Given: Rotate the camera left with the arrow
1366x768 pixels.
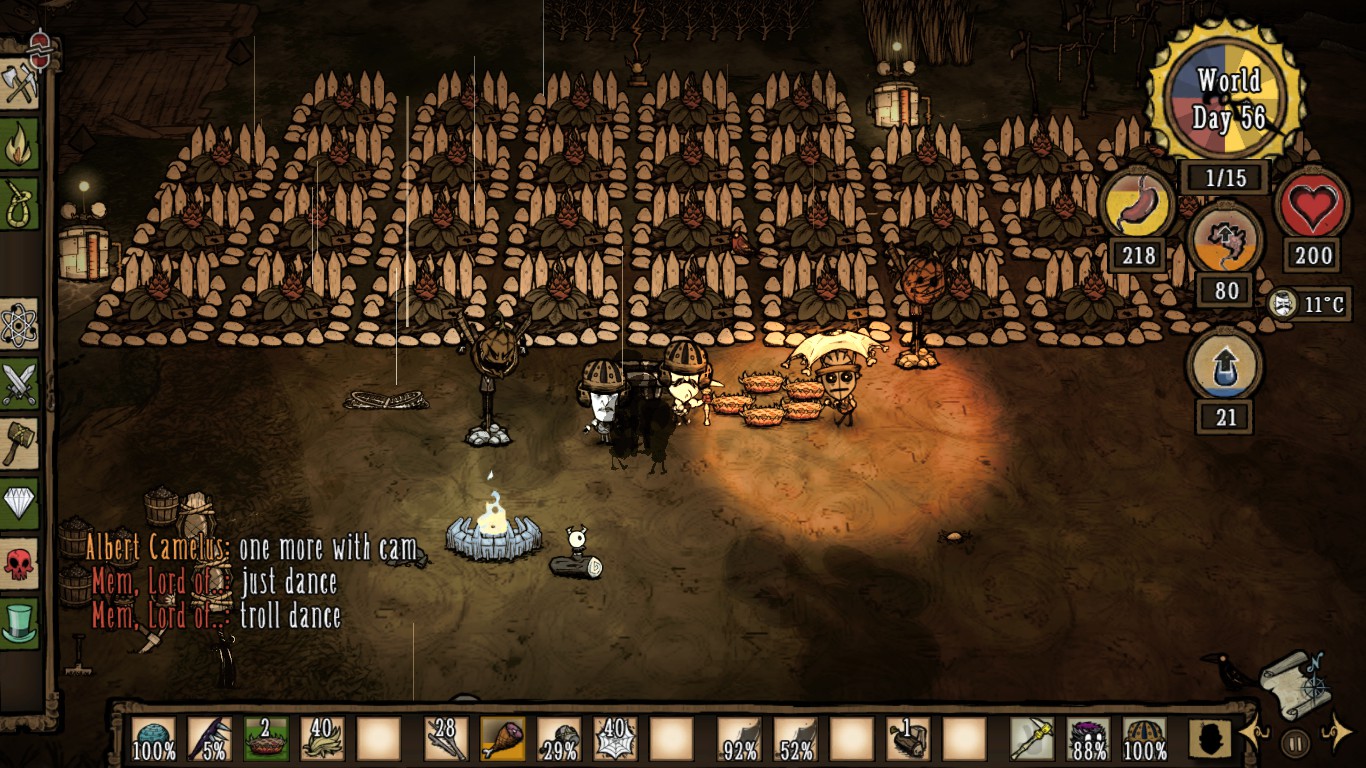Looking at the screenshot, I should (x=1254, y=735).
